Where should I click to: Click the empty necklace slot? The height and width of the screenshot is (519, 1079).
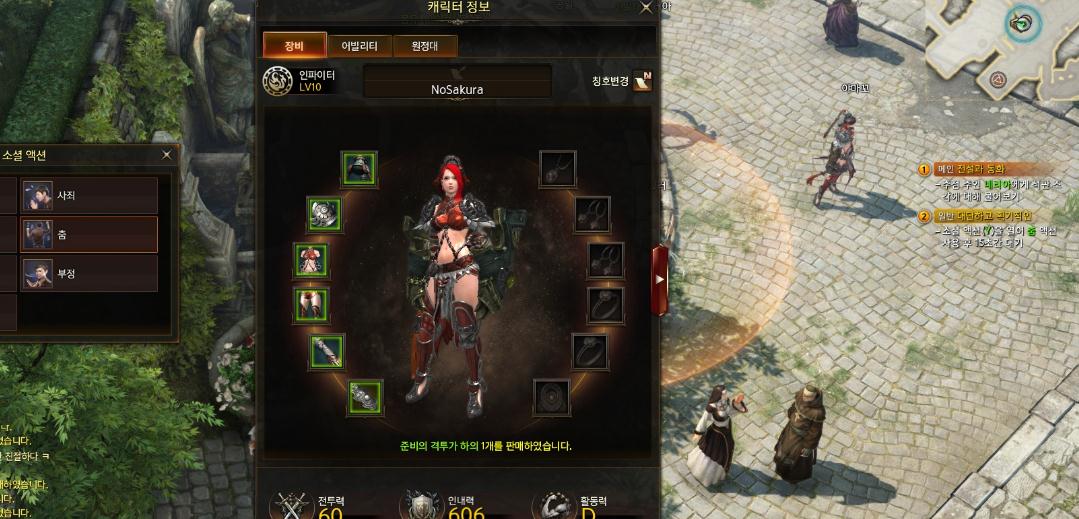(557, 168)
